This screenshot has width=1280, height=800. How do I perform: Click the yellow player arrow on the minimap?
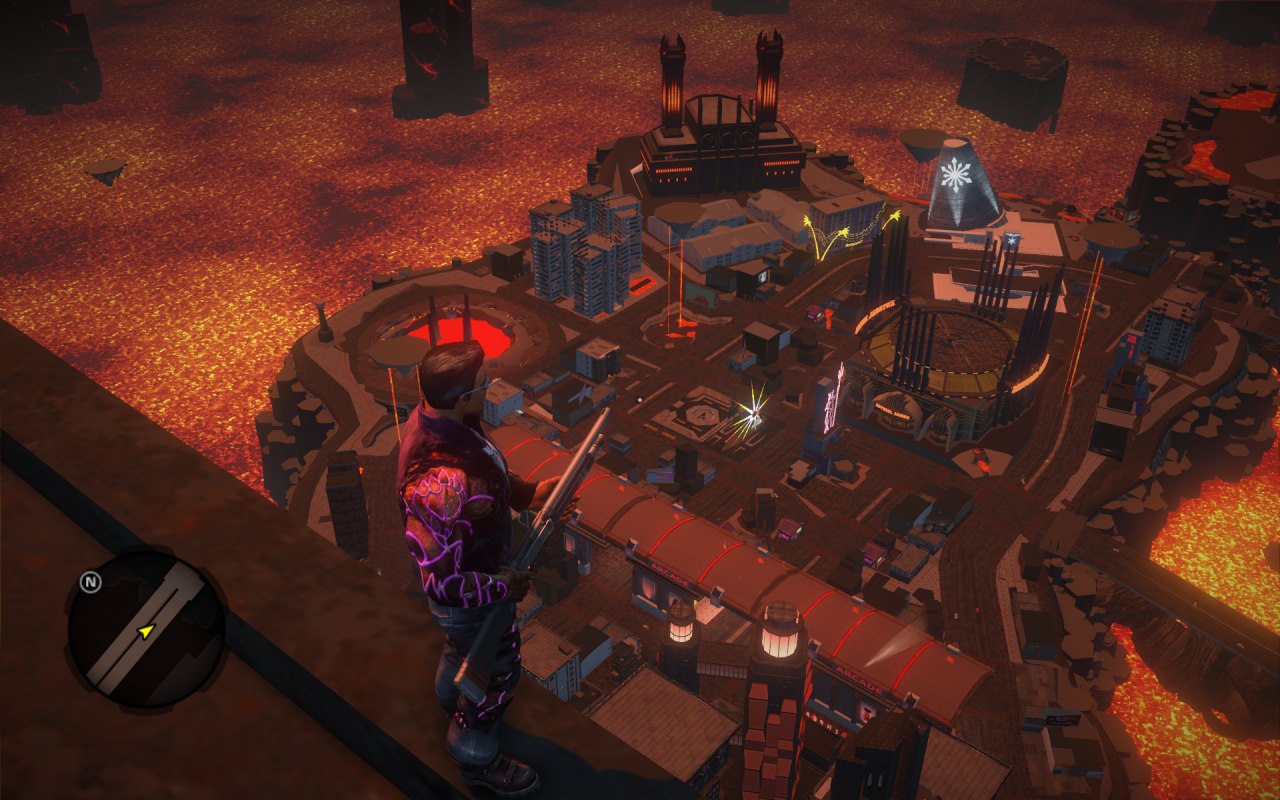pyautogui.click(x=146, y=631)
